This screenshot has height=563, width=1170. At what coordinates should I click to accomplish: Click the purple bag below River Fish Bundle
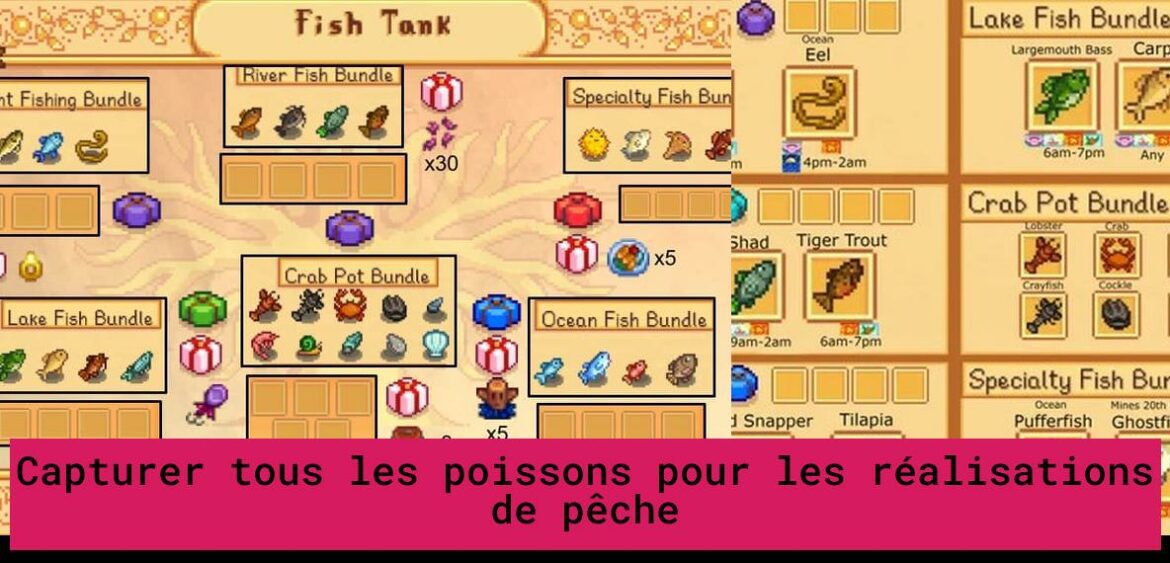349,227
